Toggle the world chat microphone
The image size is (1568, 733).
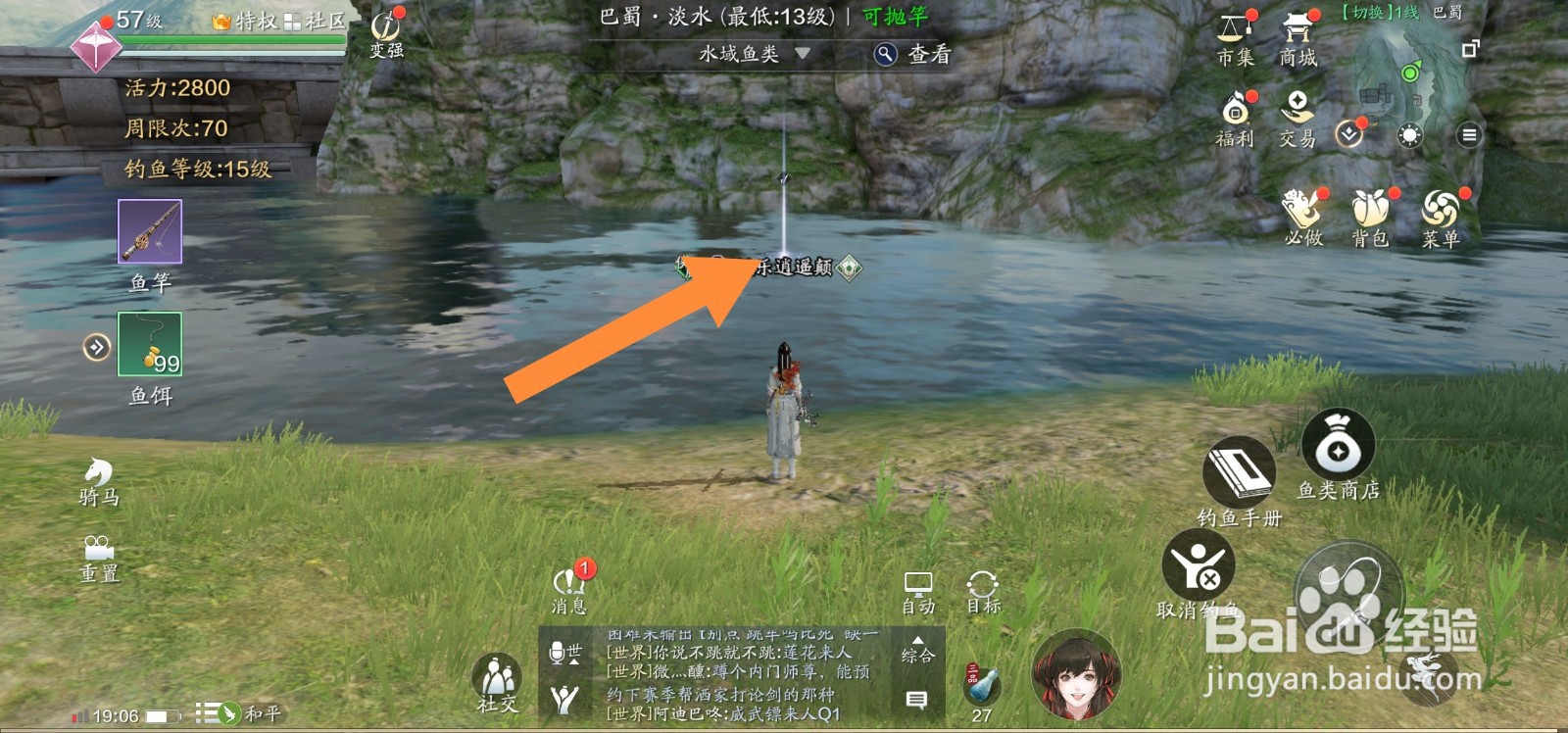[x=559, y=649]
